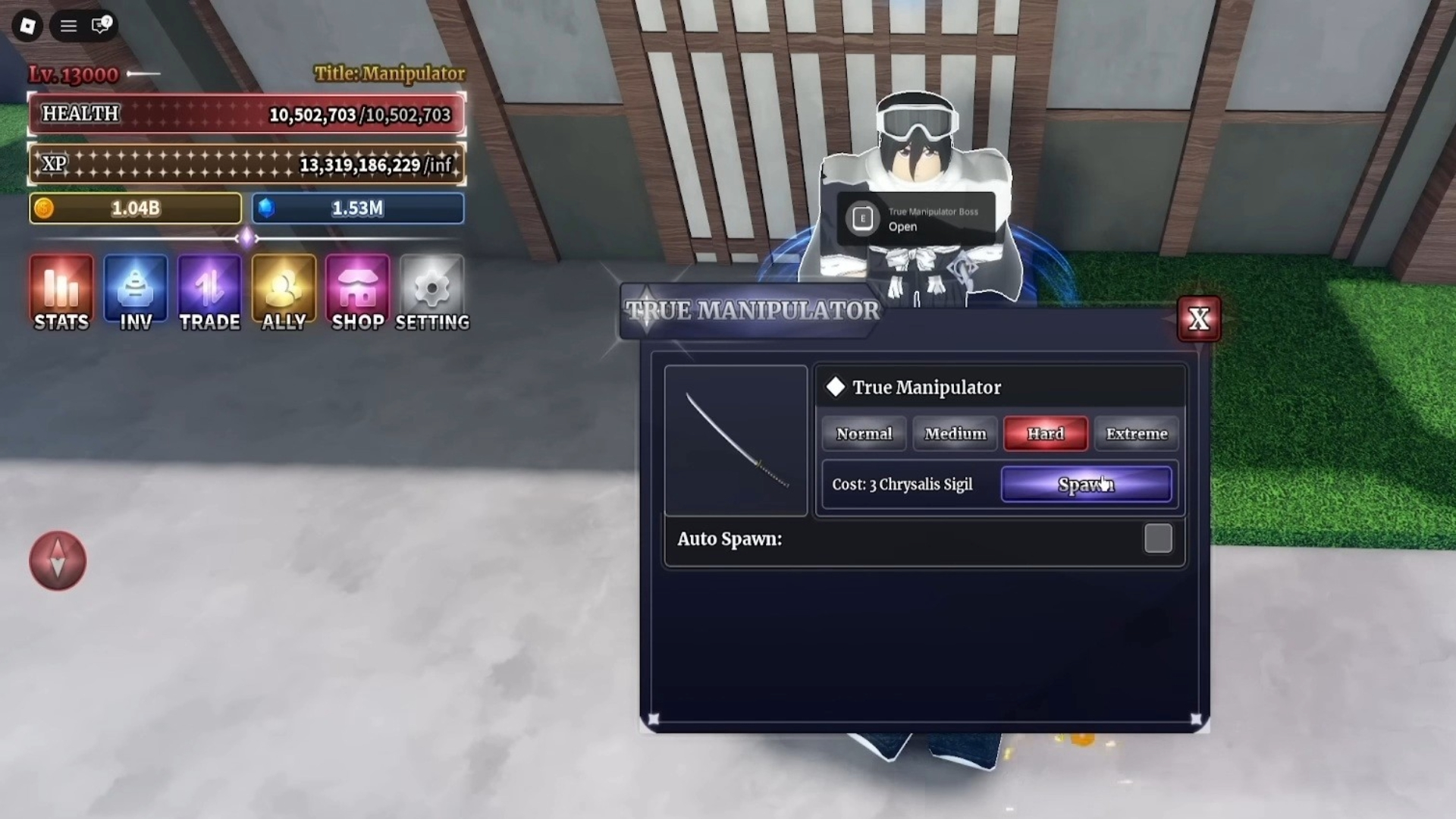Select the Extreme difficulty

(1135, 434)
